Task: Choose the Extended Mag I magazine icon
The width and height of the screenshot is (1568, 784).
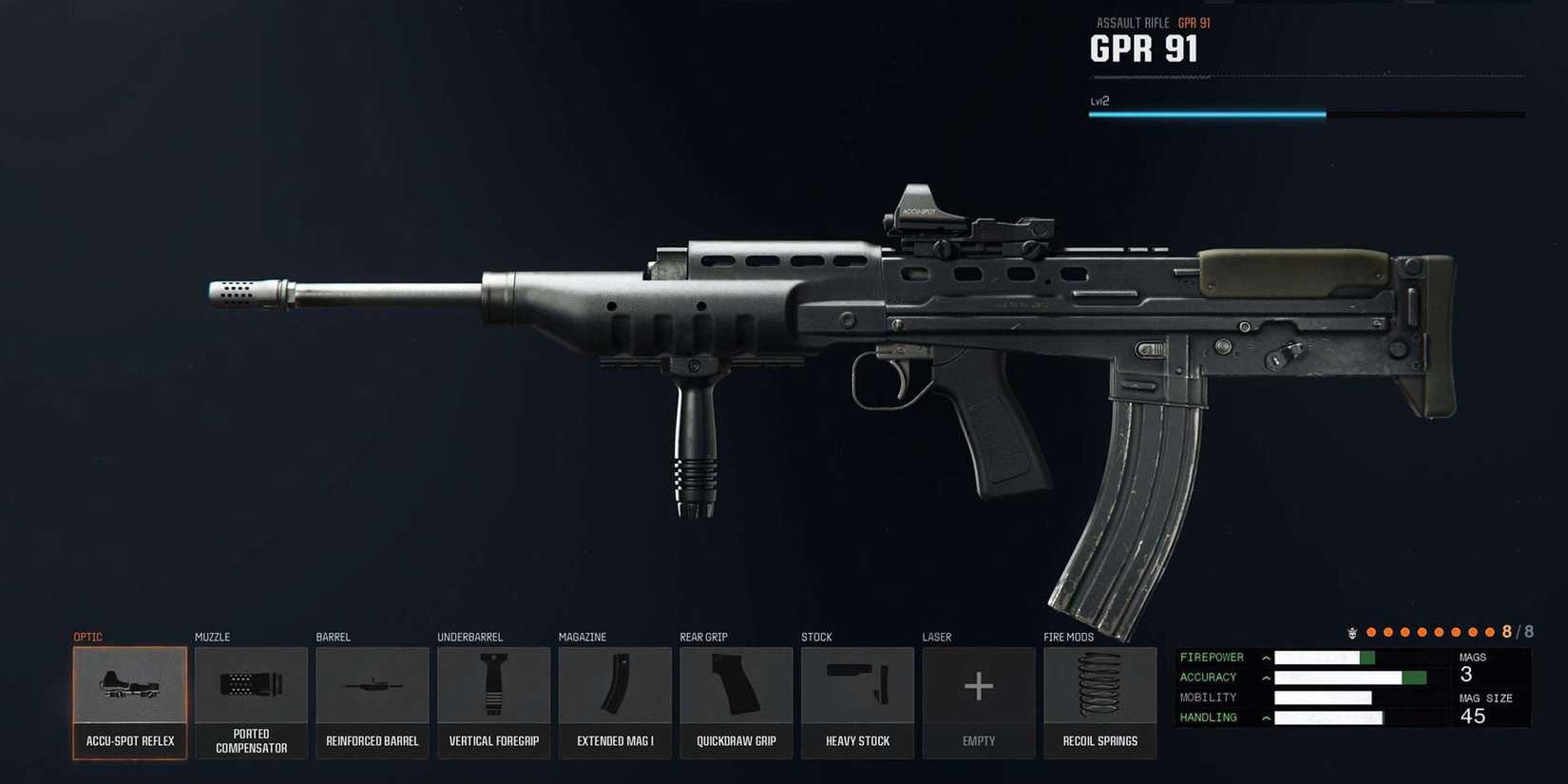Action: click(614, 686)
